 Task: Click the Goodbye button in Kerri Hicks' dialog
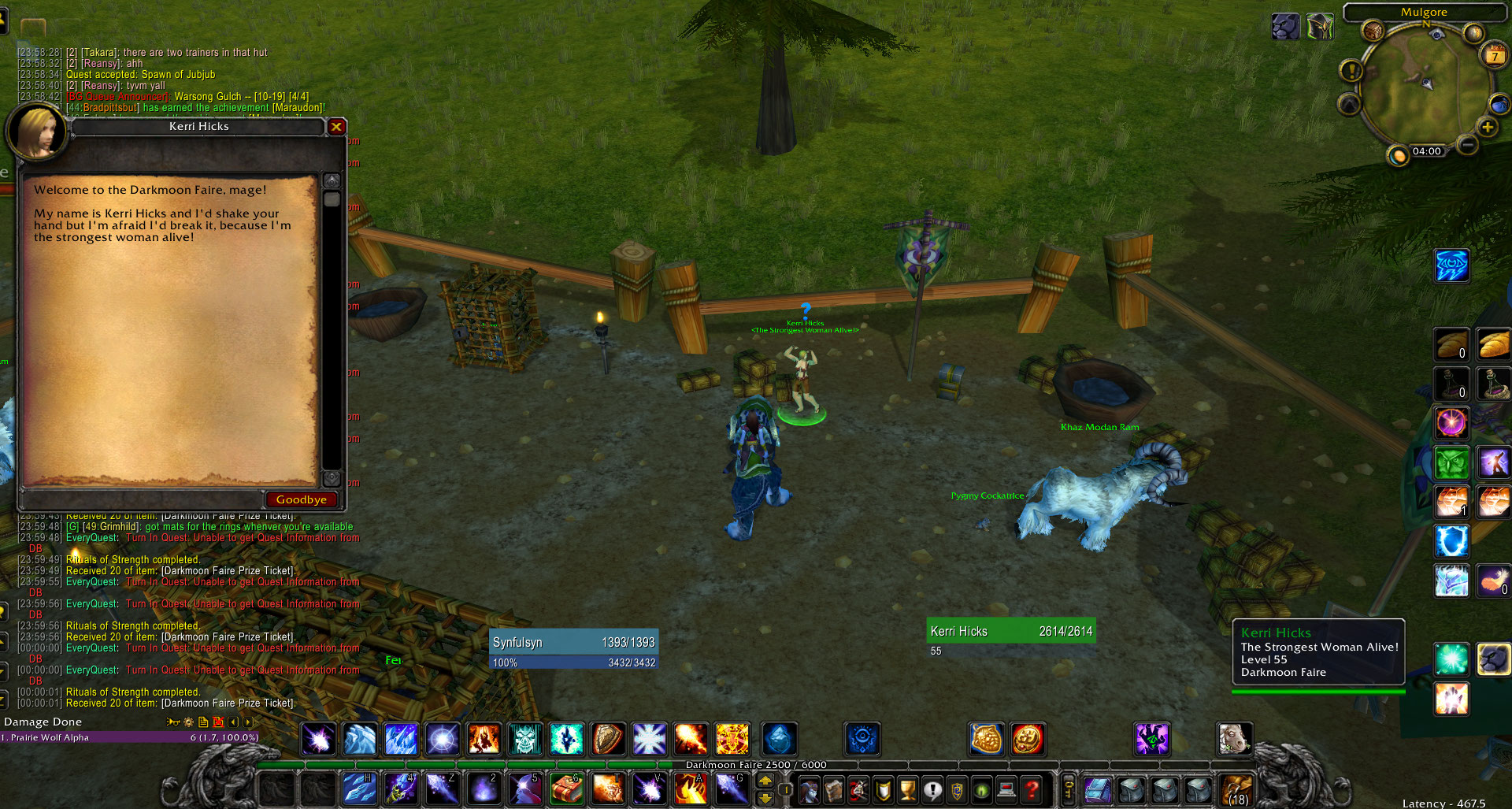(301, 499)
